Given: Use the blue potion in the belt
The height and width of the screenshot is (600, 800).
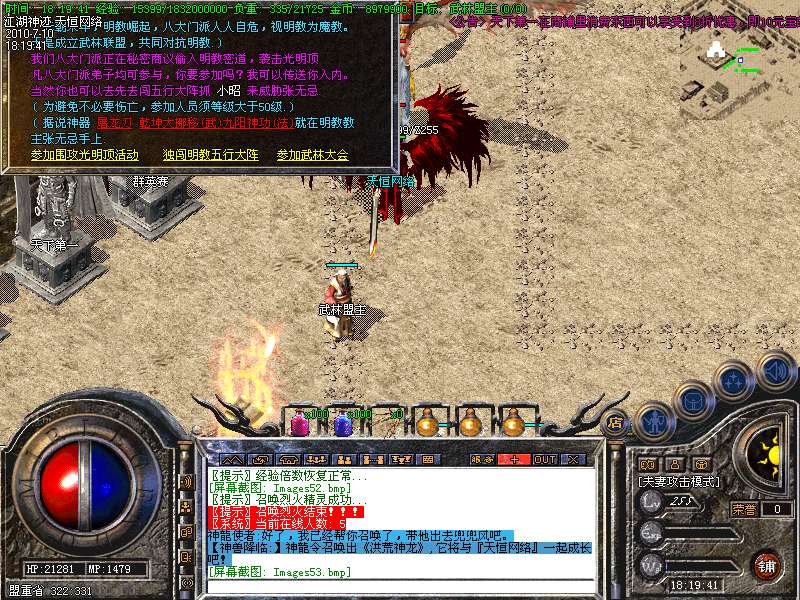Looking at the screenshot, I should (342, 423).
